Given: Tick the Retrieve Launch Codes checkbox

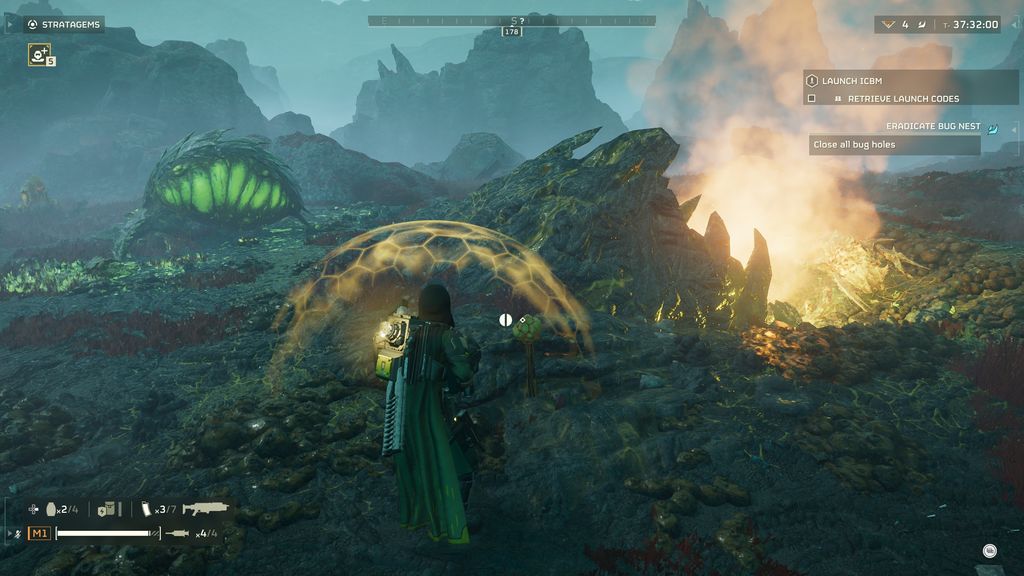Looking at the screenshot, I should [812, 99].
